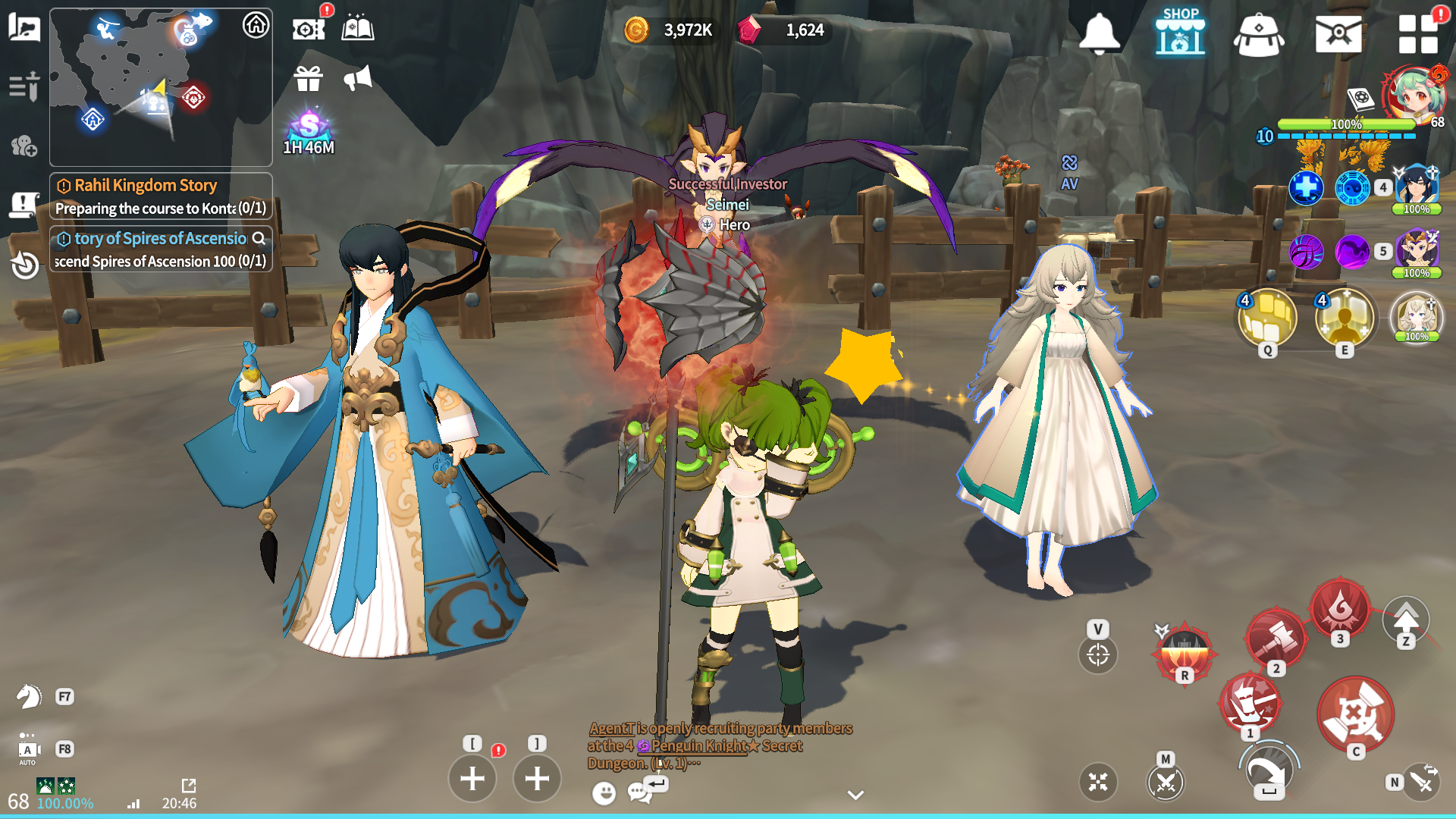
Task: Open the megaphone announcements
Action: tap(357, 78)
